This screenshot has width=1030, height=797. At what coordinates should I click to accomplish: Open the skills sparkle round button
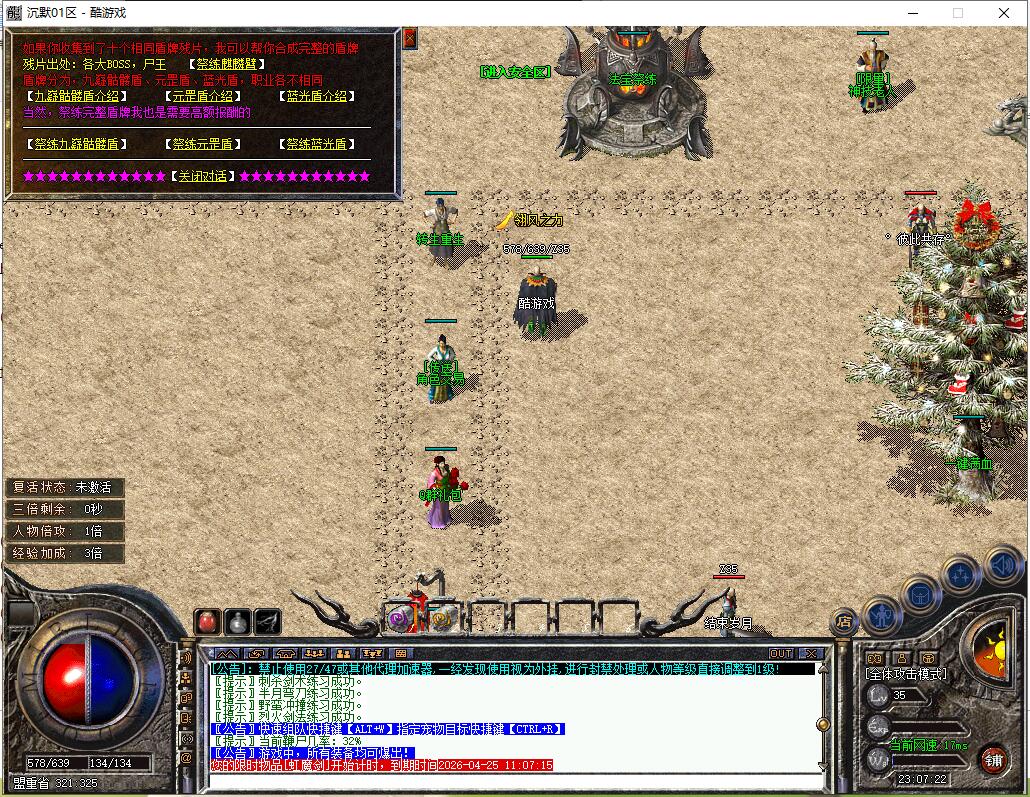click(960, 574)
